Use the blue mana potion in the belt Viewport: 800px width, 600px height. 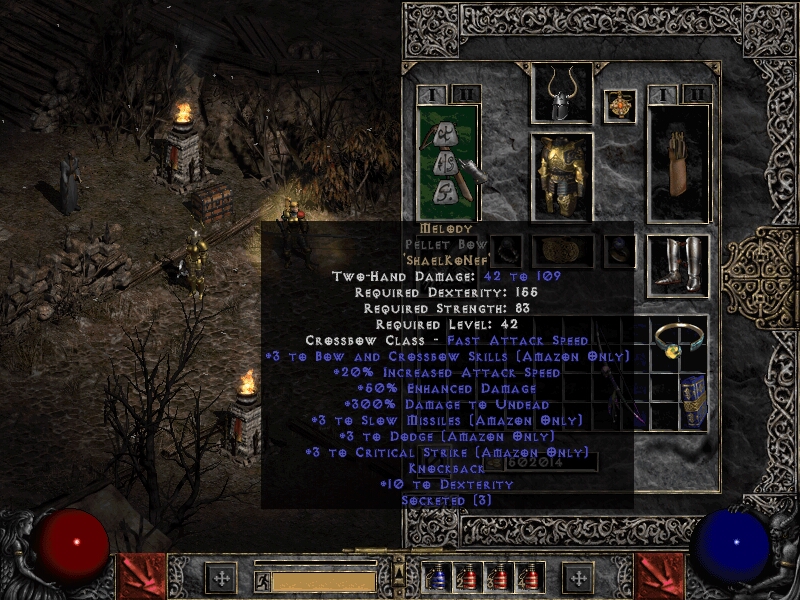pos(436,577)
